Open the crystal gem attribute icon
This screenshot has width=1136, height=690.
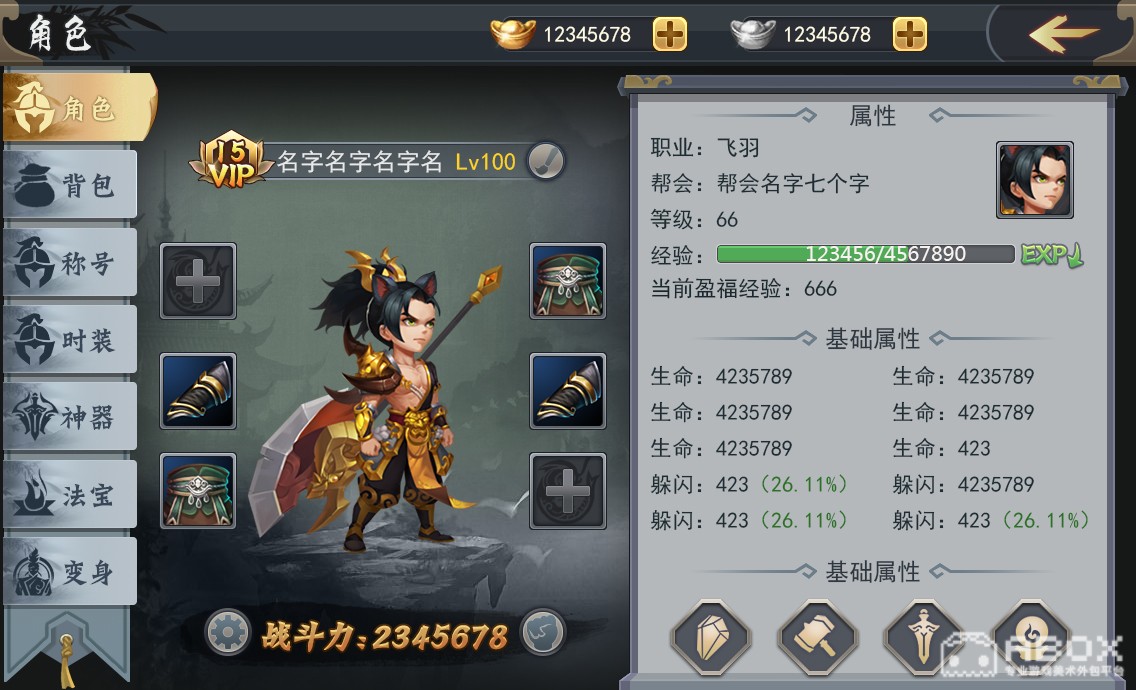coord(711,636)
